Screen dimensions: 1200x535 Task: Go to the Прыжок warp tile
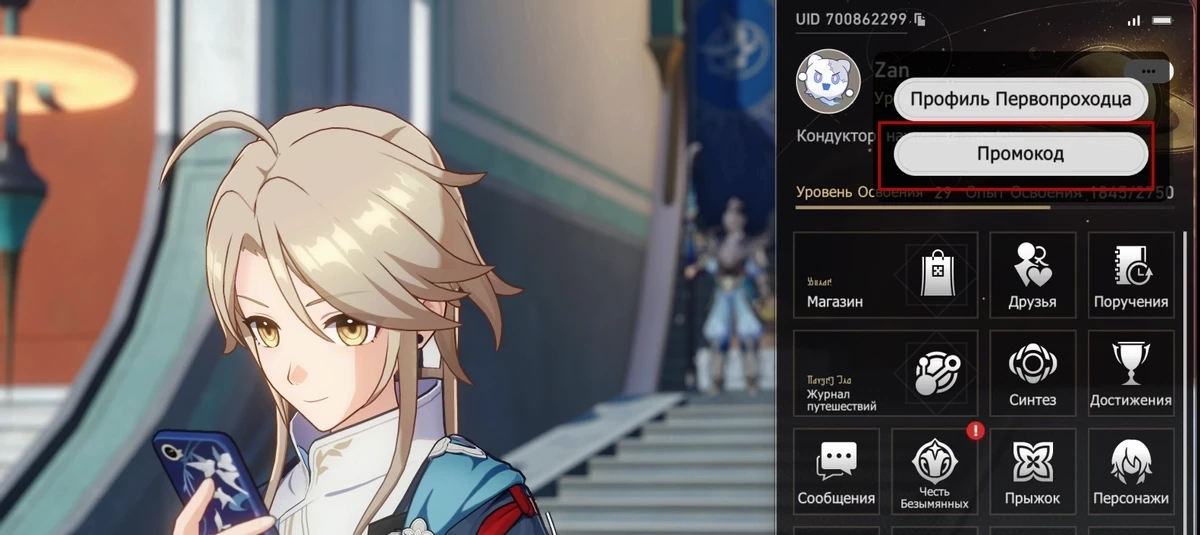coord(1032,472)
